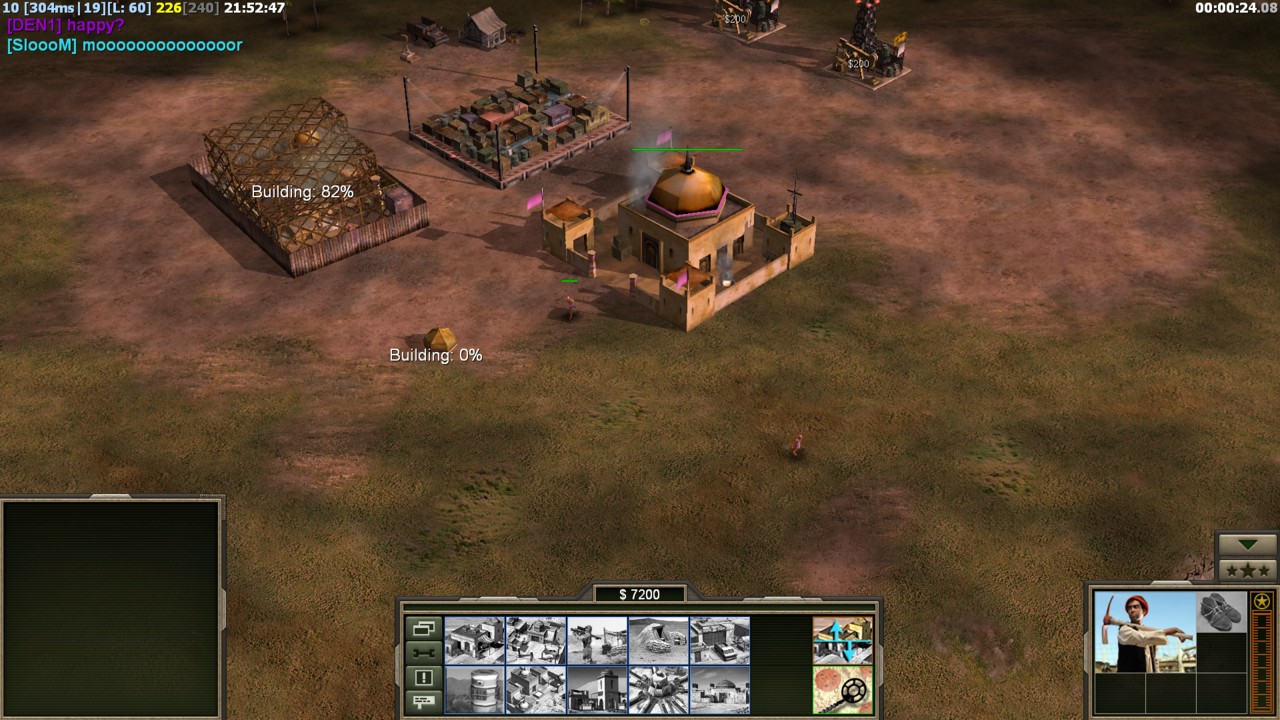The image size is (1280, 720).
Task: Choose the Stinger Site build icon
Action: 597,640
